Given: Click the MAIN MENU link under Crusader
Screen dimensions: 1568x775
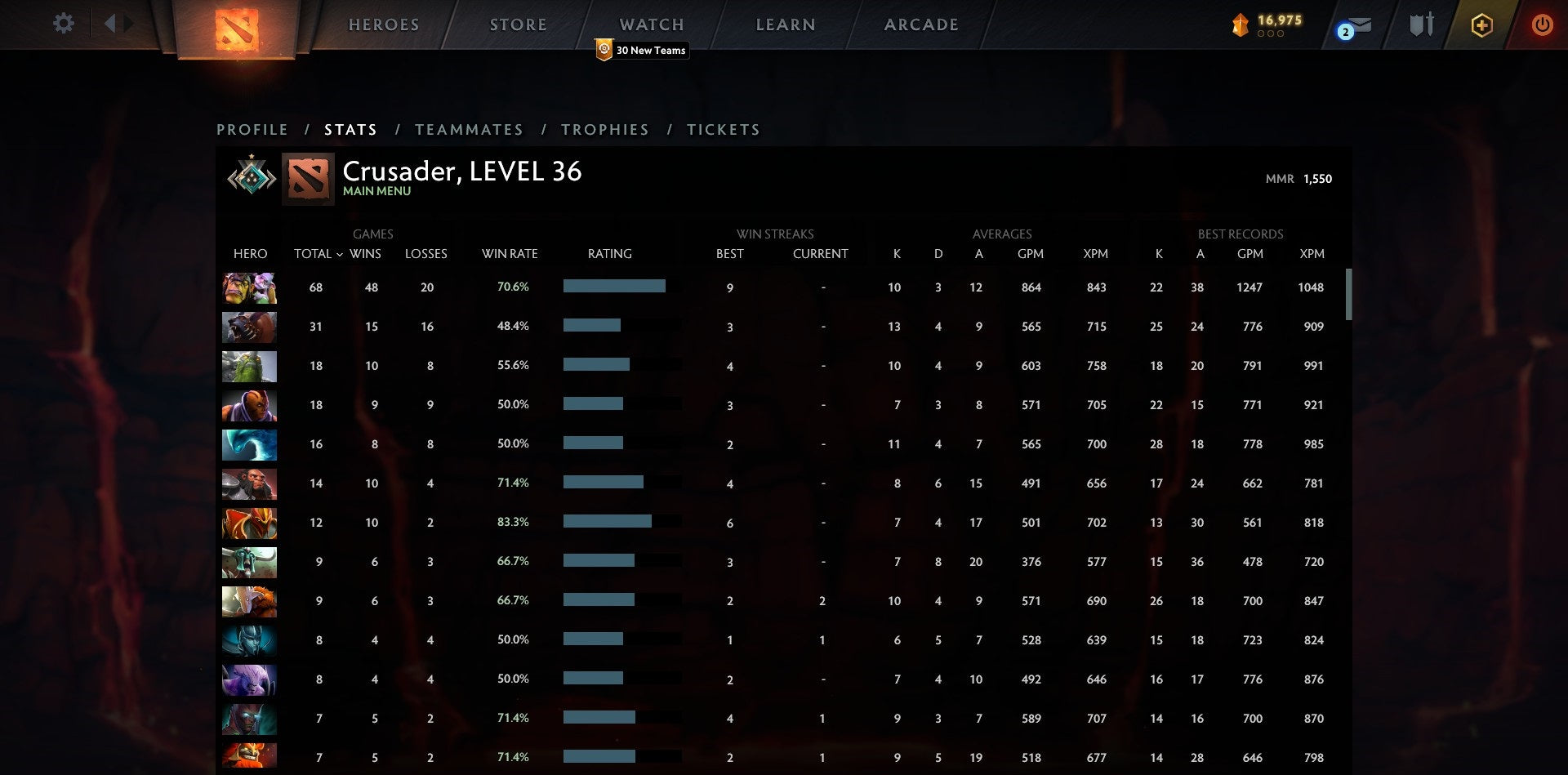Looking at the screenshot, I should coord(376,191).
